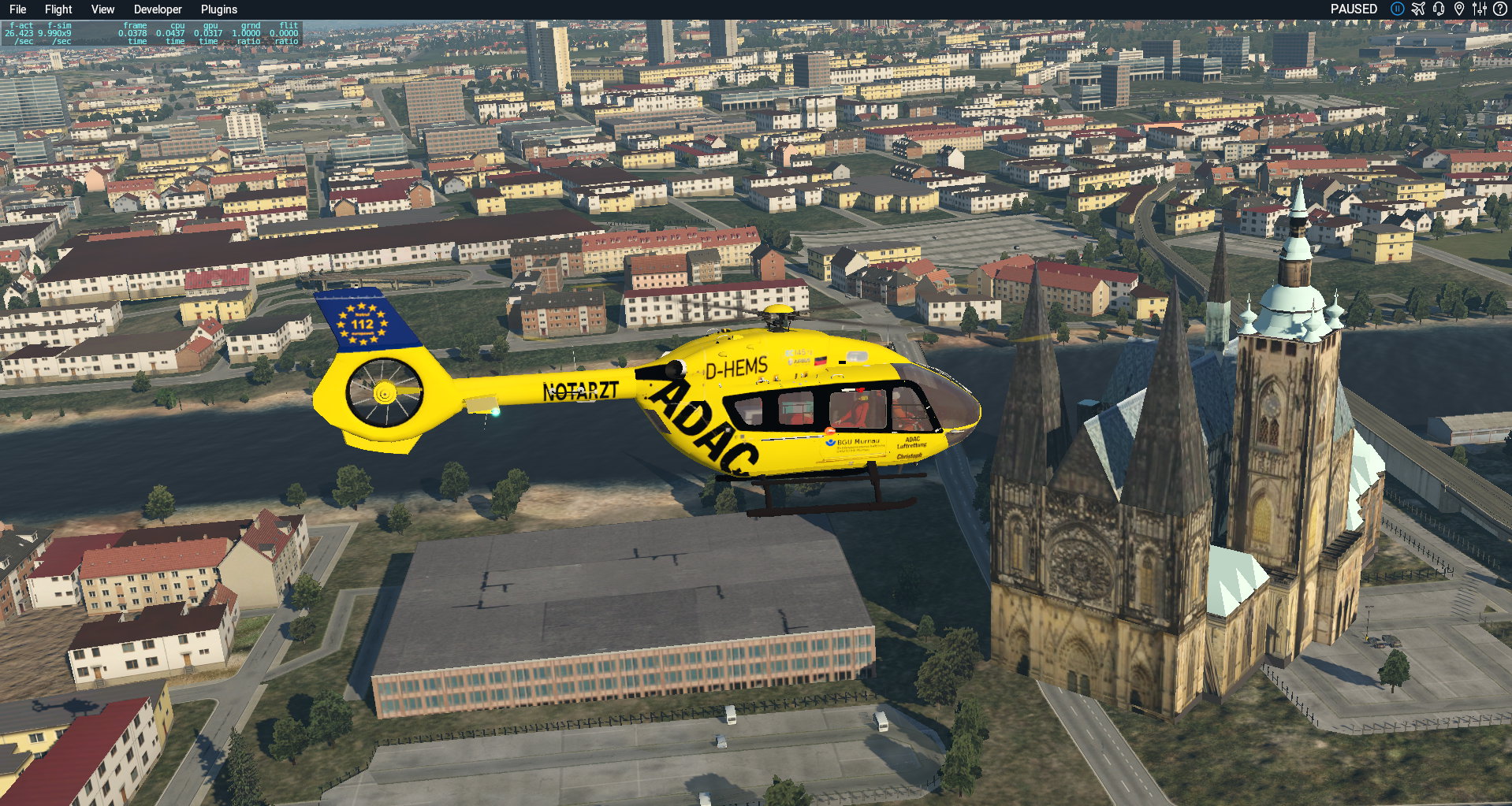The image size is (1512, 806).
Task: Open the map with the pin icon
Action: point(1459,9)
